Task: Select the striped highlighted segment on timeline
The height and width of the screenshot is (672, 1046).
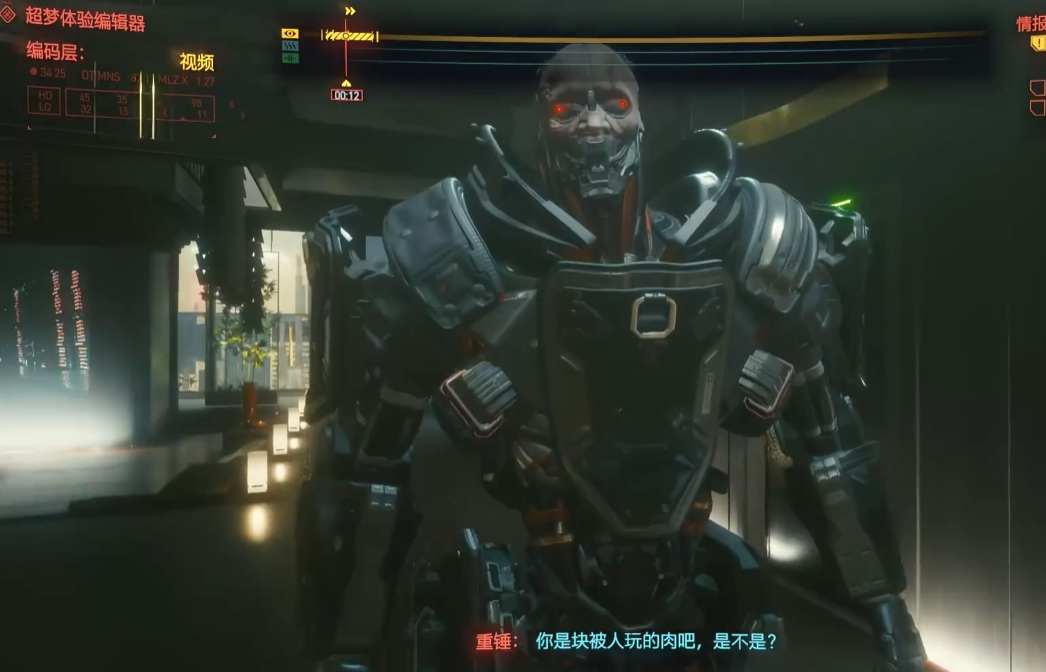Action: (350, 36)
